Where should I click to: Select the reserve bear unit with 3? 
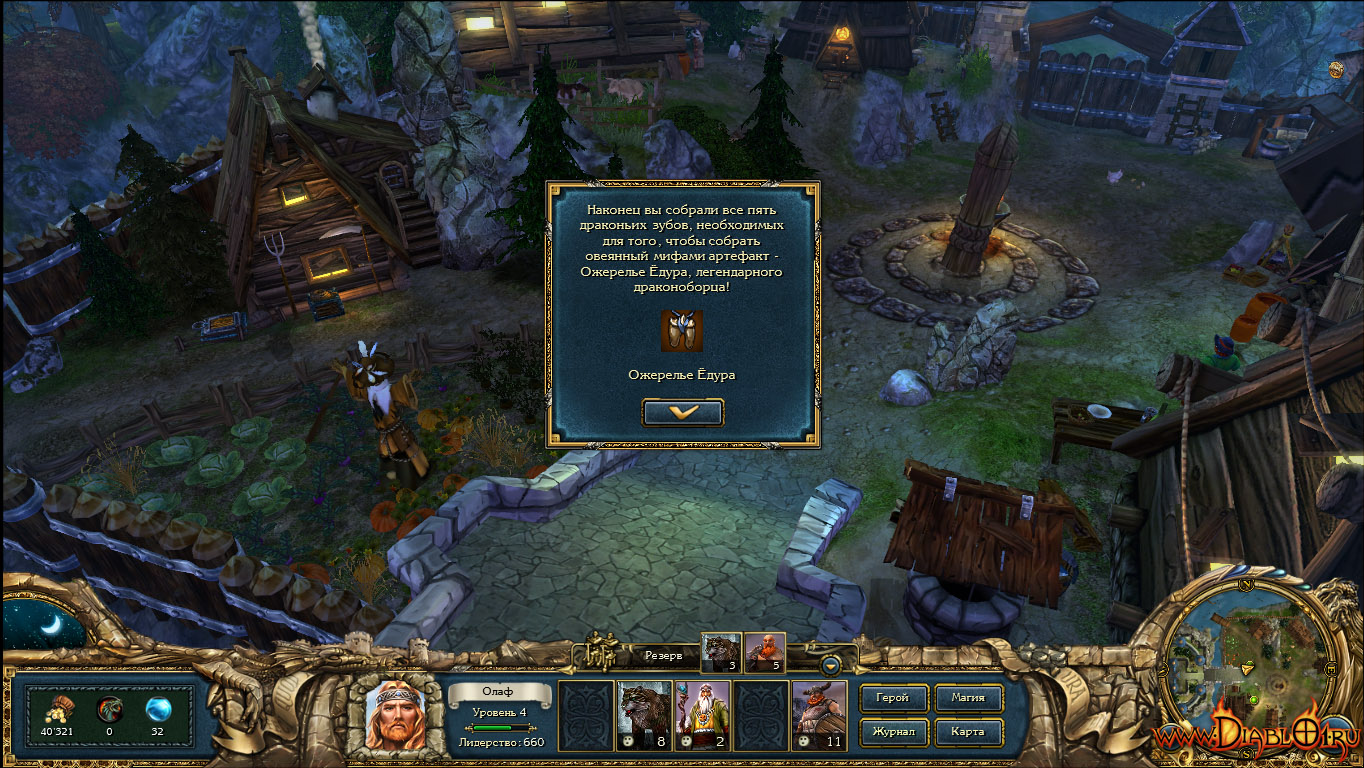[721, 652]
